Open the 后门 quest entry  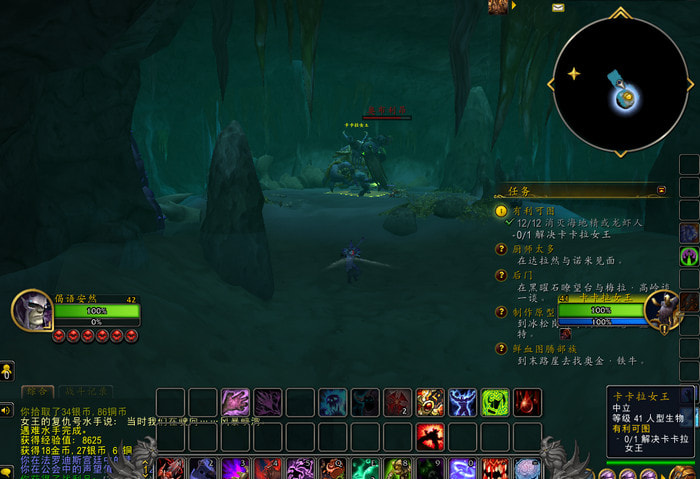click(522, 273)
